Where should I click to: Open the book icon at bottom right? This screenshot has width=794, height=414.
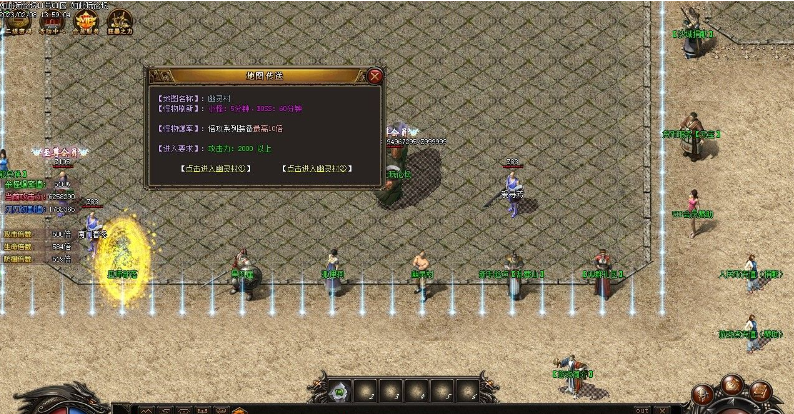coord(760,389)
